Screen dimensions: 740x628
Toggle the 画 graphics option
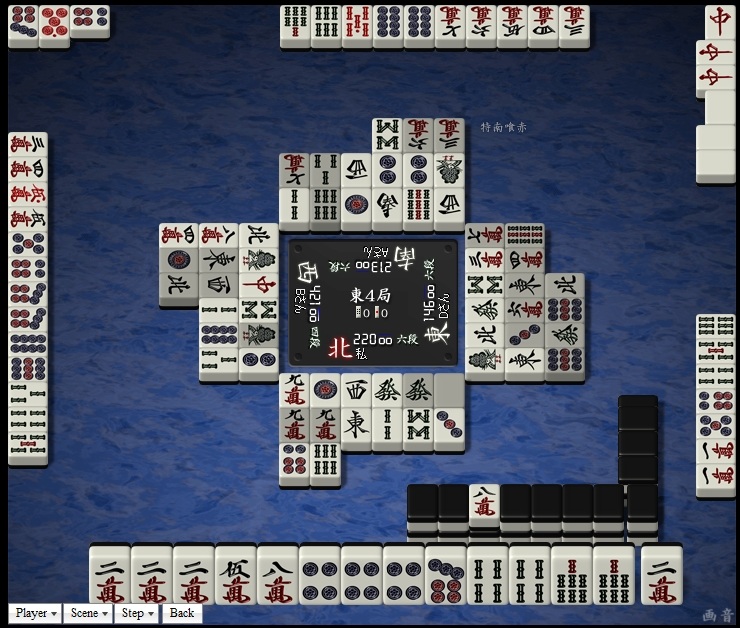[x=711, y=615]
